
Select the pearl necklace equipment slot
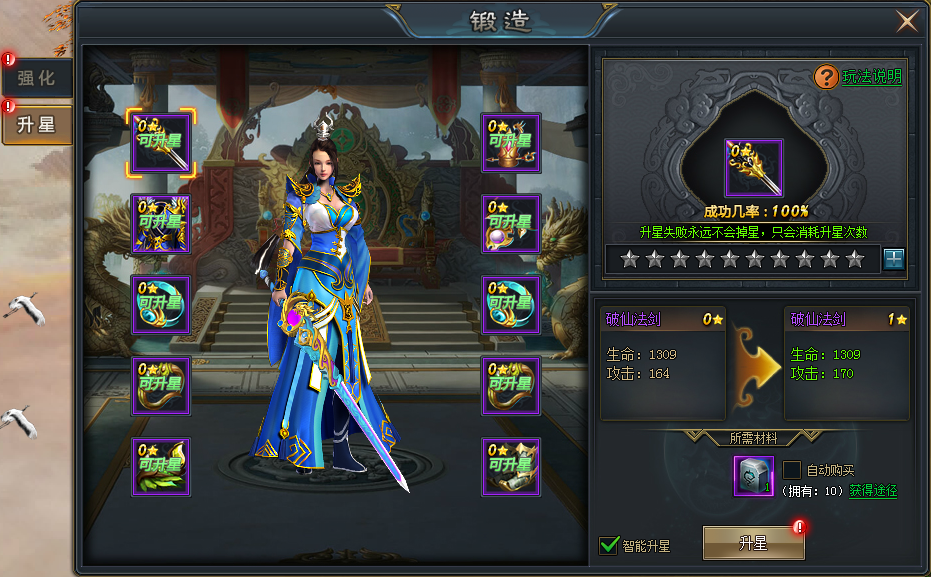[x=511, y=224]
